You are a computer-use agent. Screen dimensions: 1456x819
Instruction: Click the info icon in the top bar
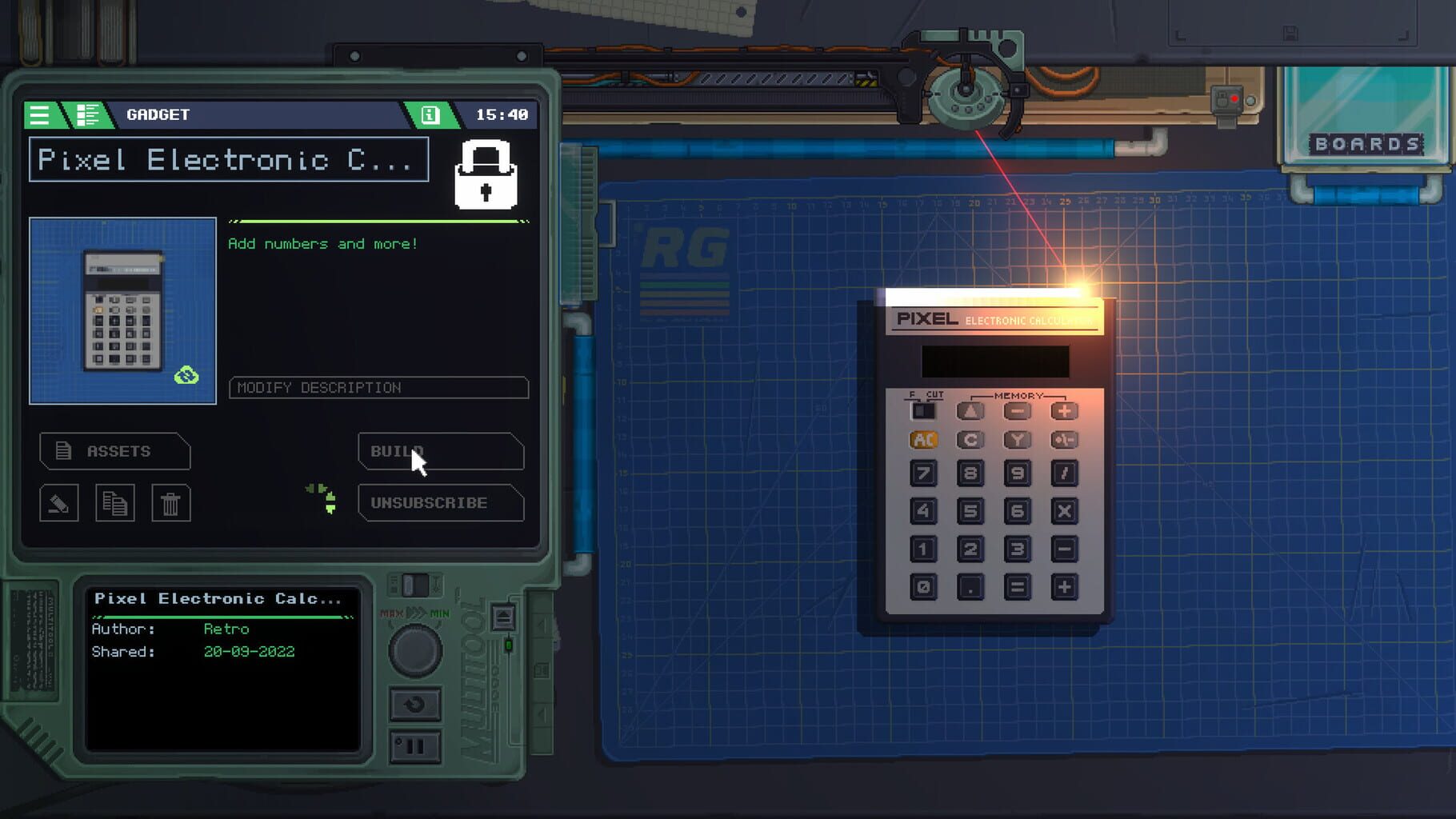tap(432, 115)
